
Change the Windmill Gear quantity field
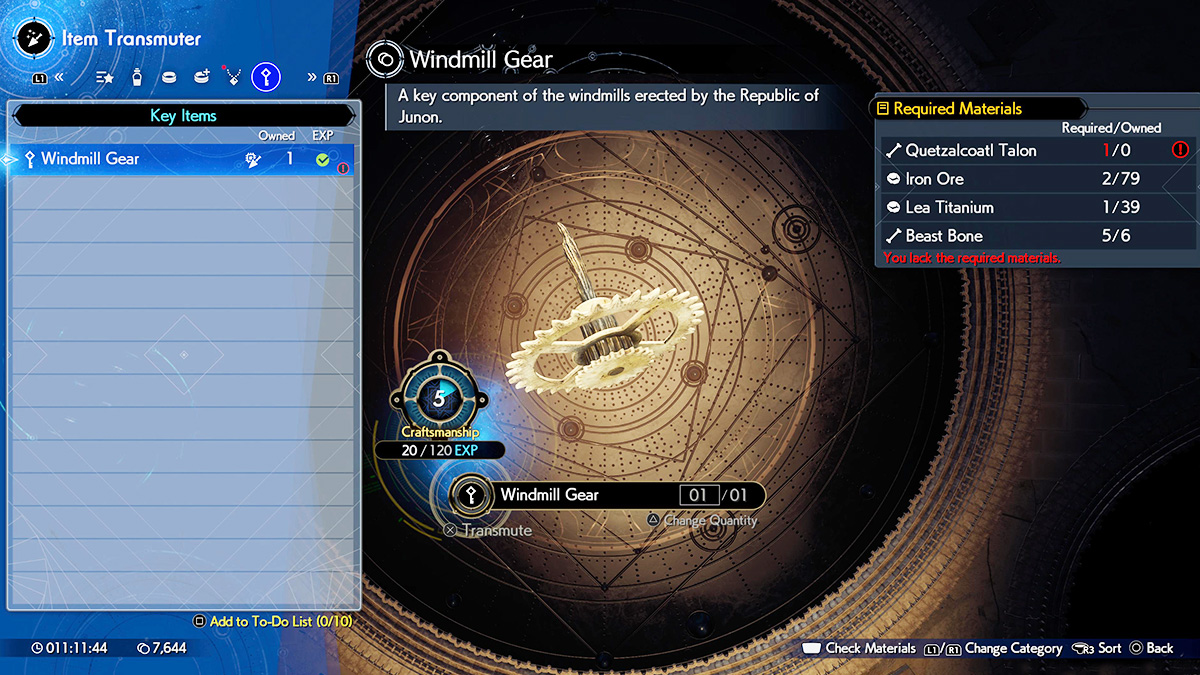699,495
